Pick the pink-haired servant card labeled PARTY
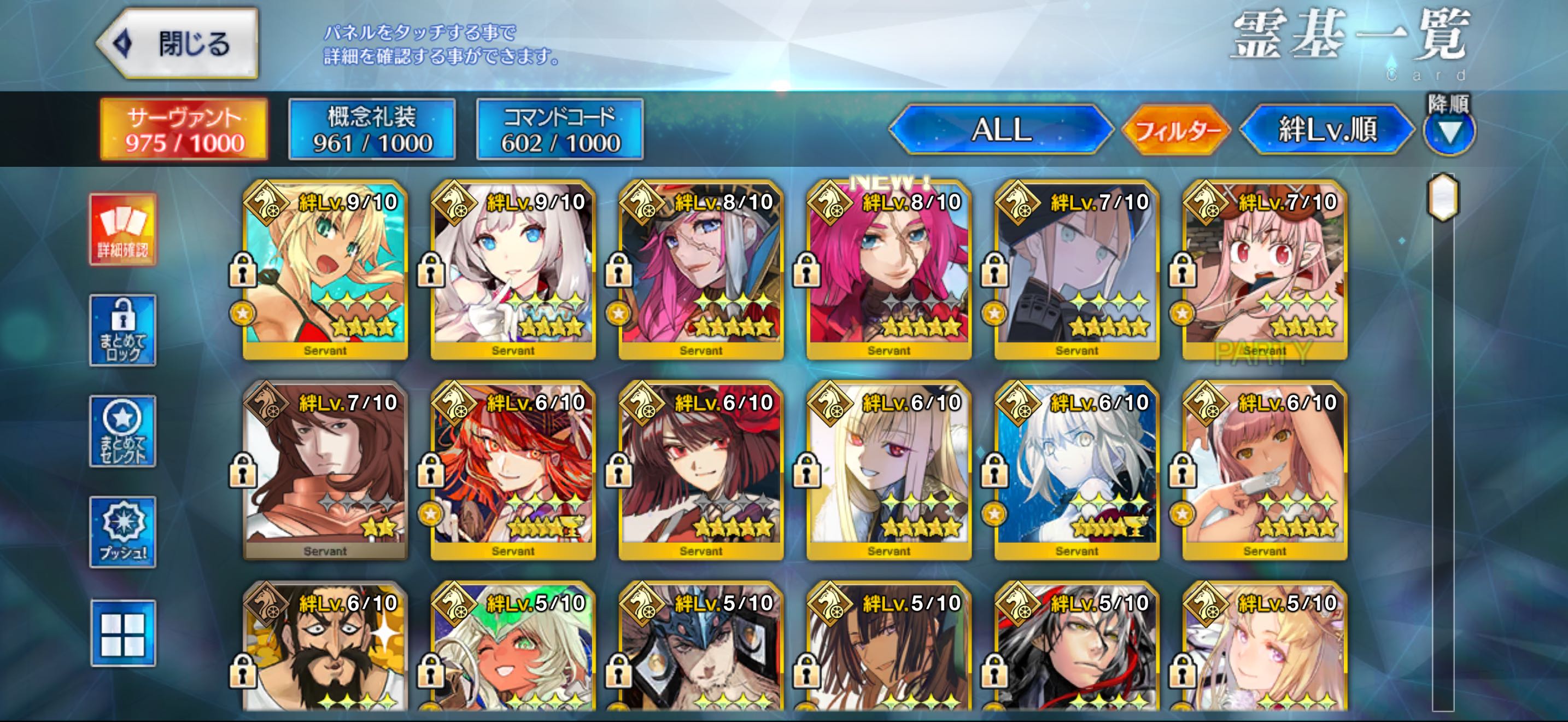Image resolution: width=1568 pixels, height=722 pixels. coord(1265,270)
